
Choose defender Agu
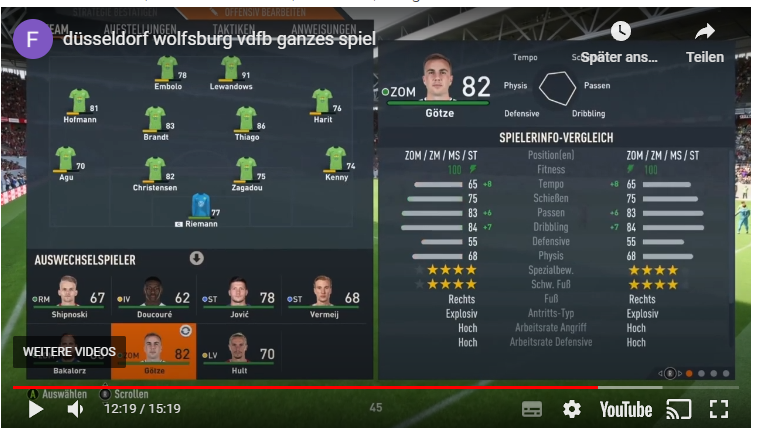(x=66, y=162)
